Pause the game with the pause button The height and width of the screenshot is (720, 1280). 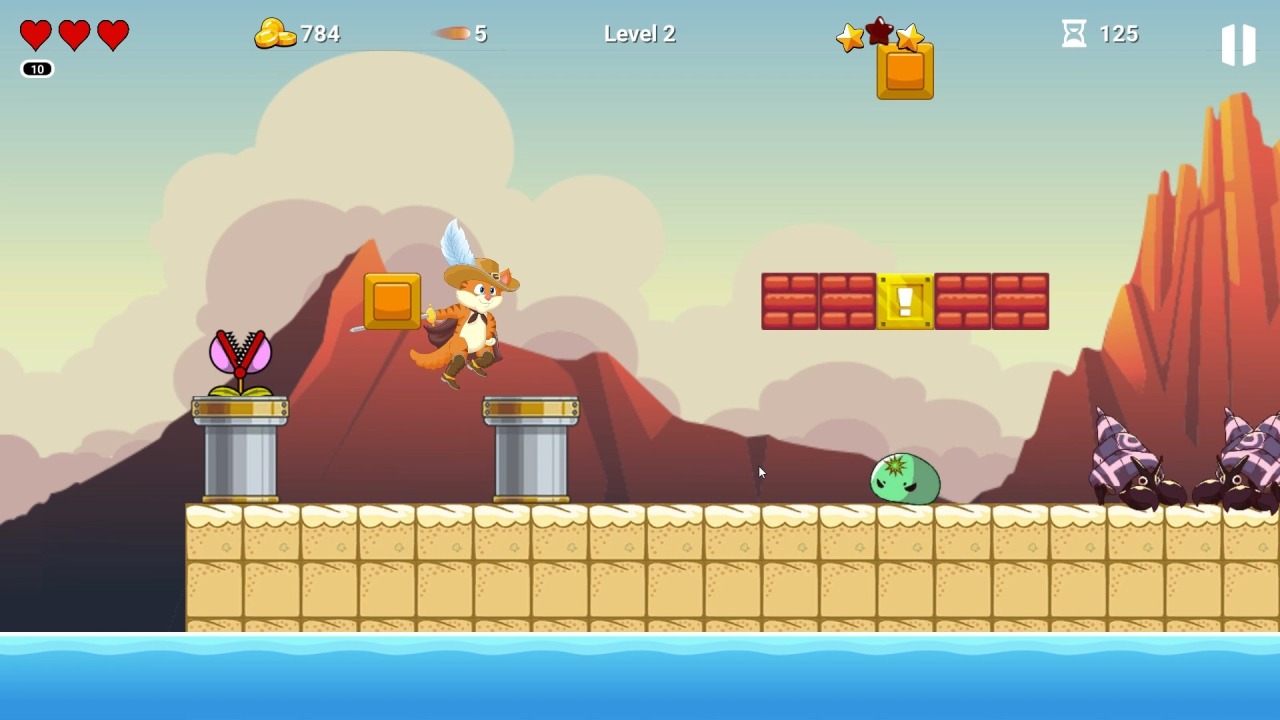[x=1238, y=45]
